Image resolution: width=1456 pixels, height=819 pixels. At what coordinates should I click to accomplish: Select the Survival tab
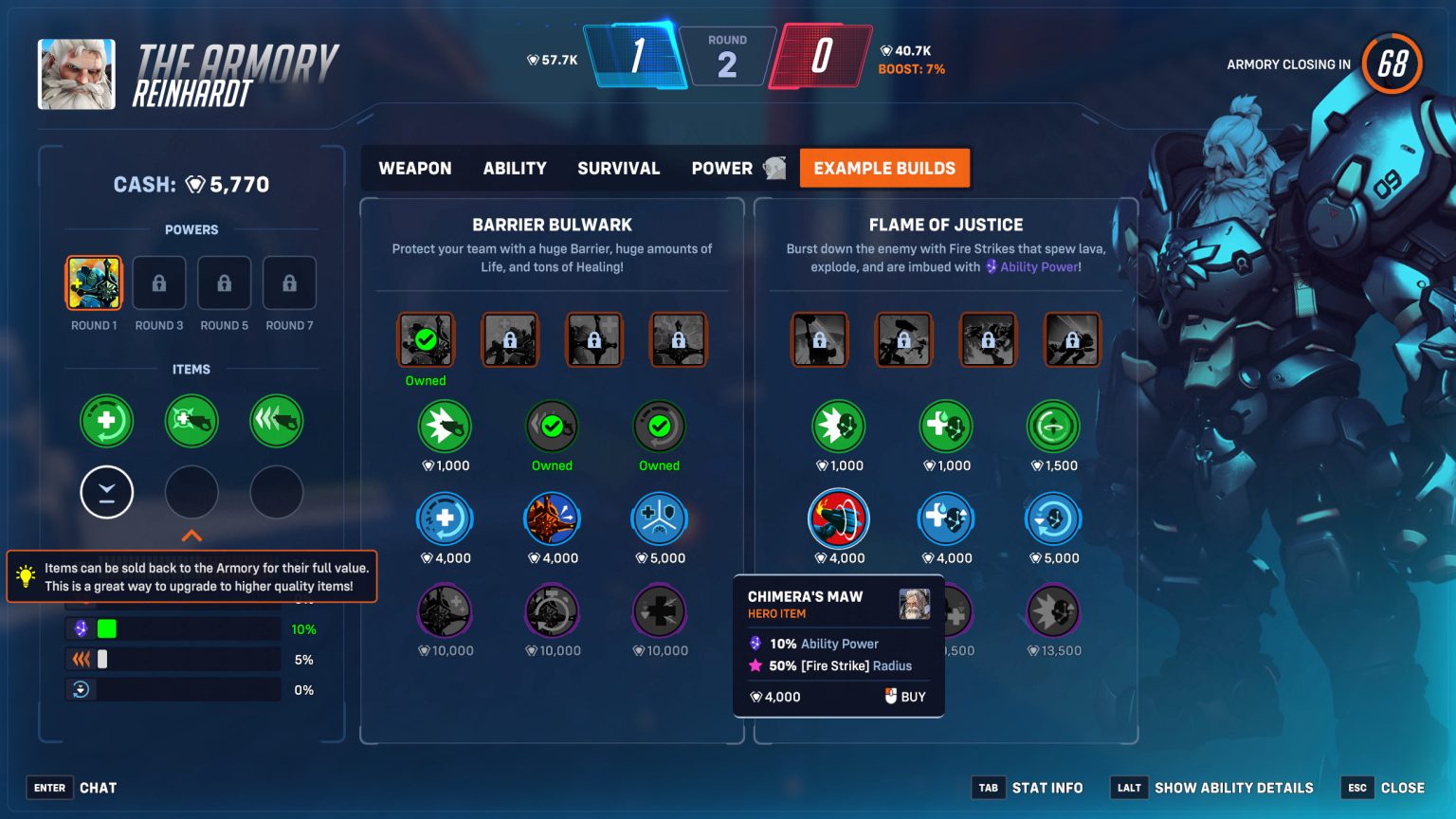pyautogui.click(x=618, y=168)
